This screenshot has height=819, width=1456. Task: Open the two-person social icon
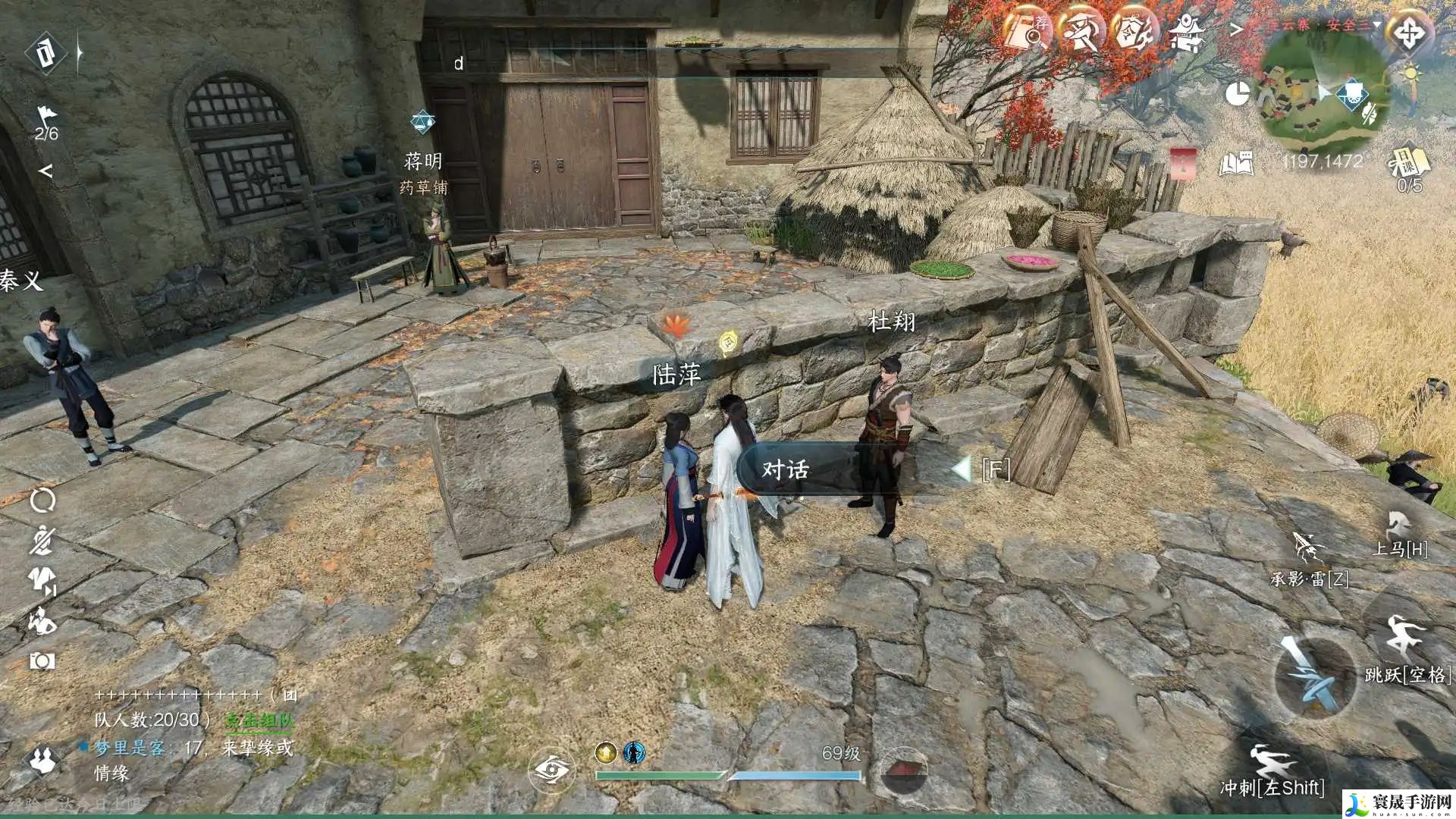click(x=42, y=760)
